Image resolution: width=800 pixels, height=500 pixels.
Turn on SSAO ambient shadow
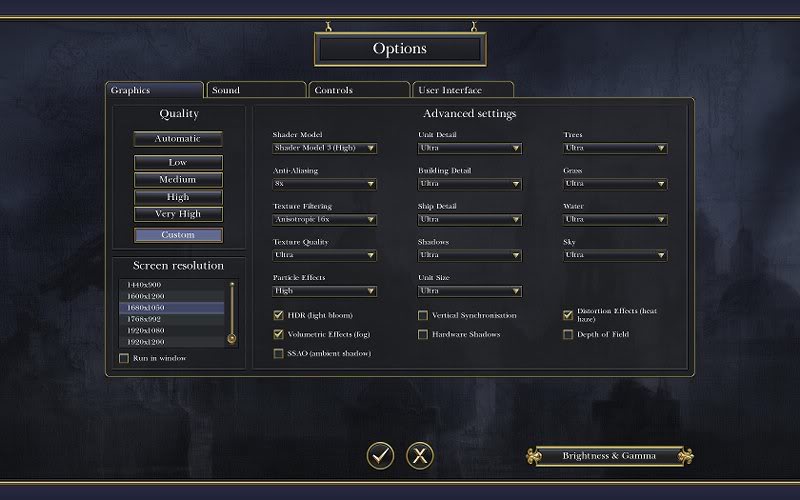click(x=278, y=353)
